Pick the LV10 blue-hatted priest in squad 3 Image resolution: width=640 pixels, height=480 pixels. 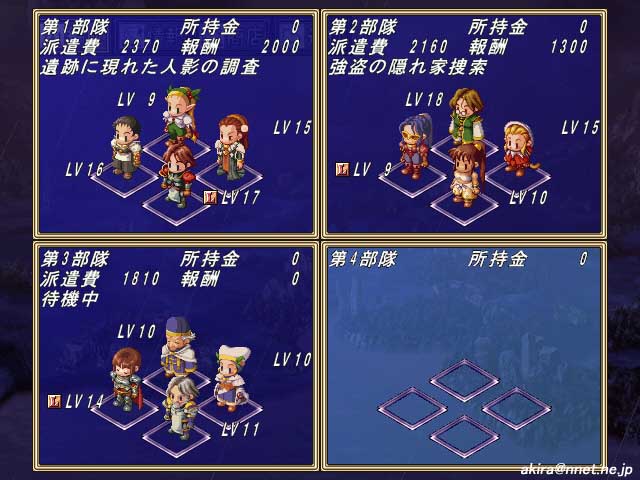tap(177, 345)
